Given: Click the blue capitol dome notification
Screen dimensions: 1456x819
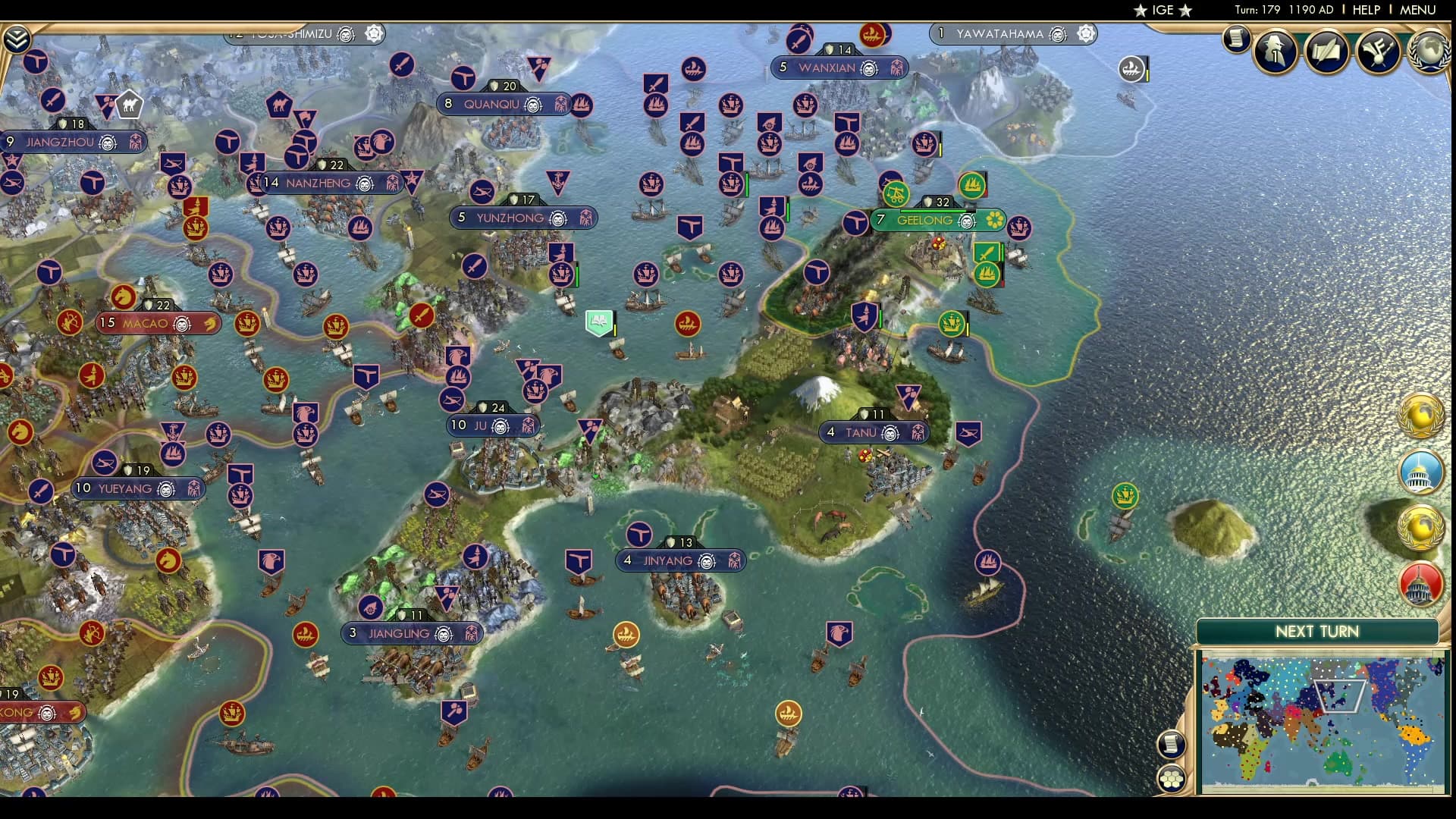Looking at the screenshot, I should point(1421,471).
